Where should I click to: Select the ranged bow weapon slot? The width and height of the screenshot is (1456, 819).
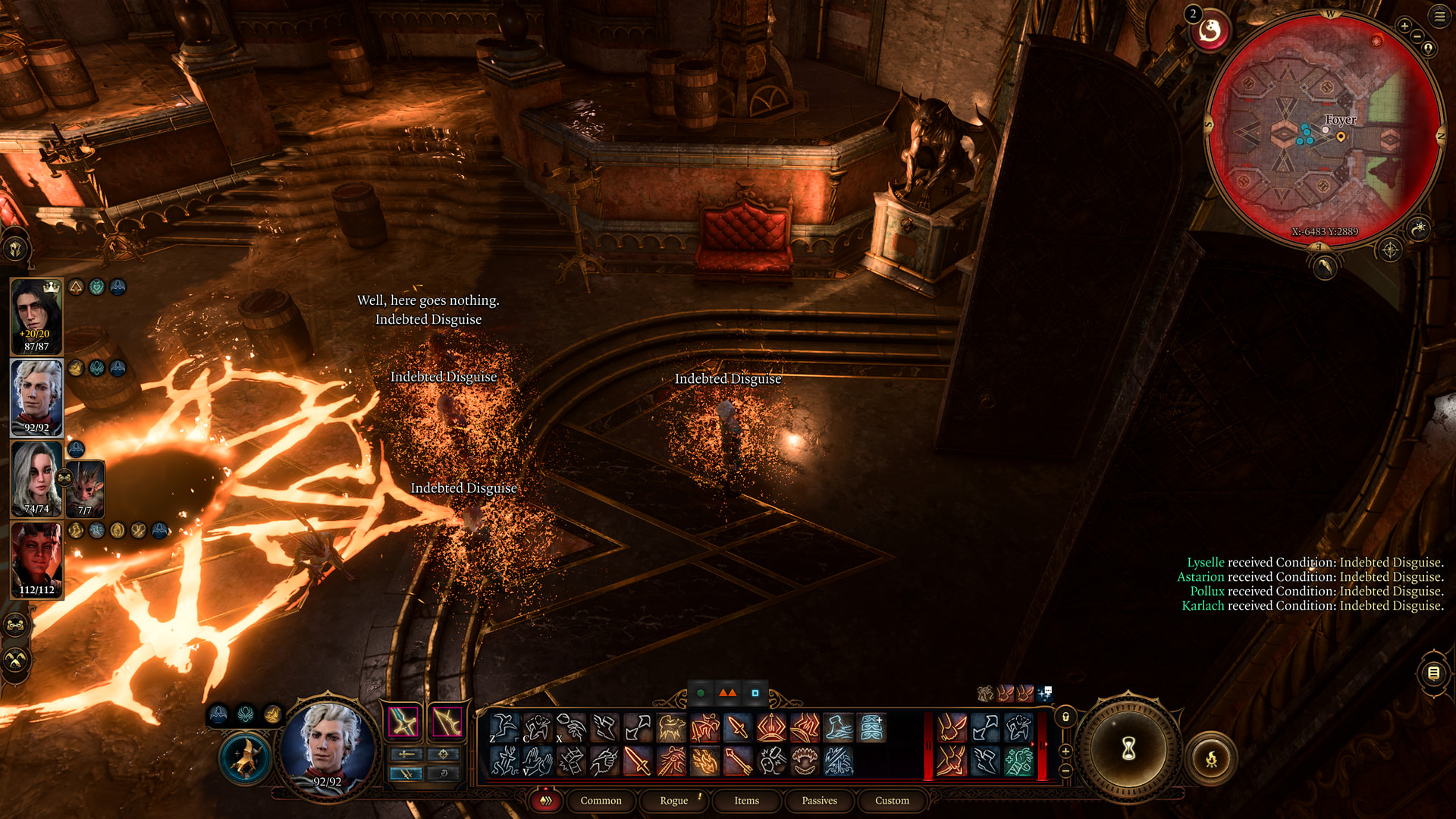447,721
